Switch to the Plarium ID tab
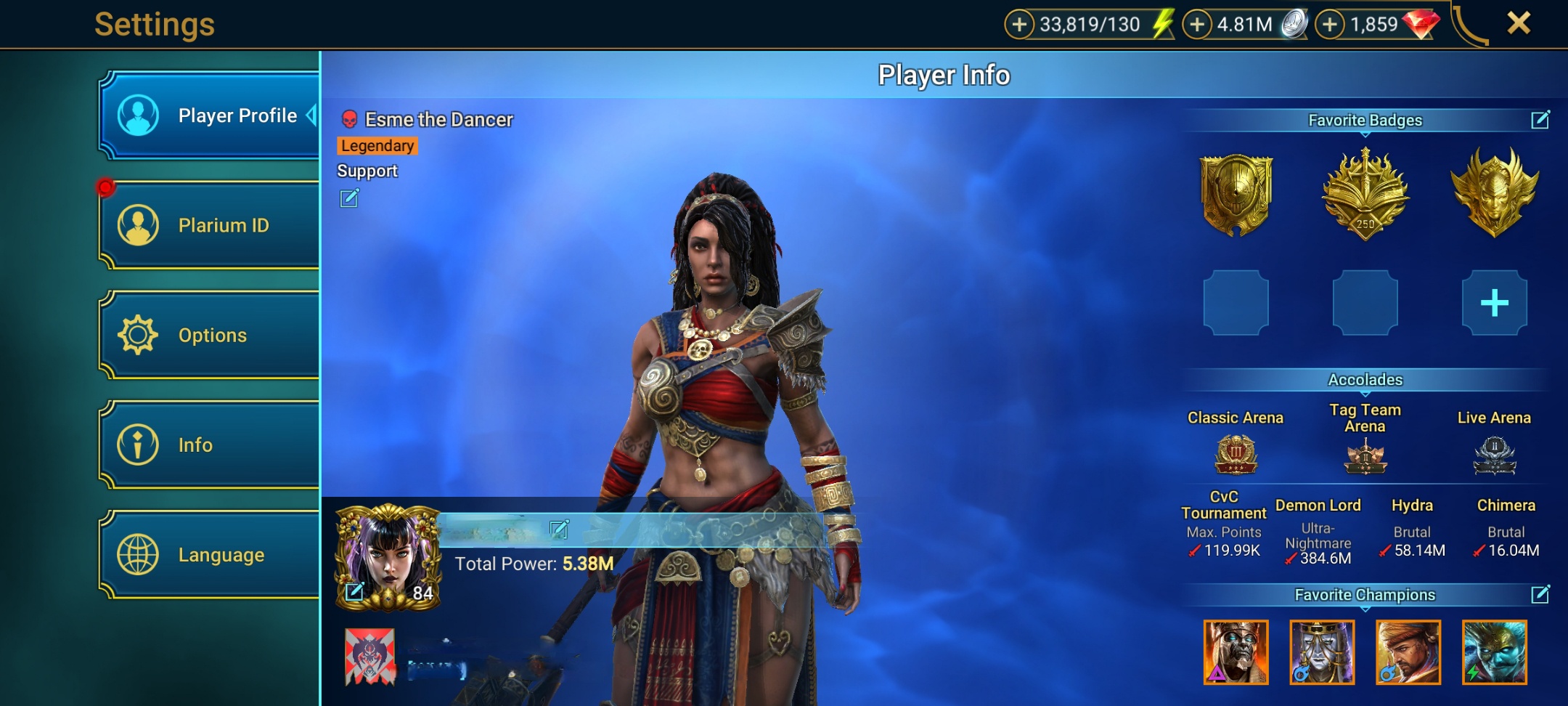1568x706 pixels. point(209,225)
